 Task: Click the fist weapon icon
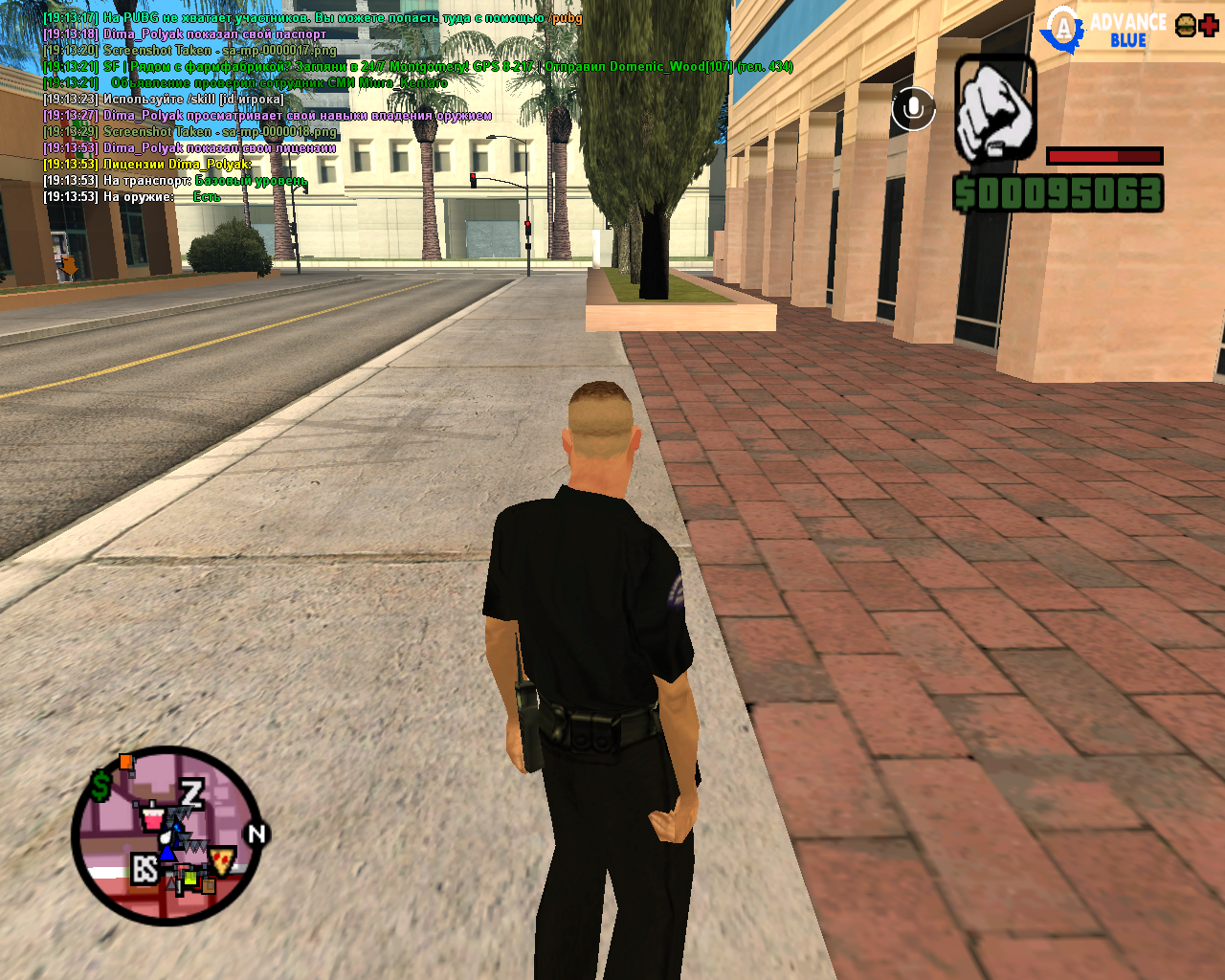point(995,108)
